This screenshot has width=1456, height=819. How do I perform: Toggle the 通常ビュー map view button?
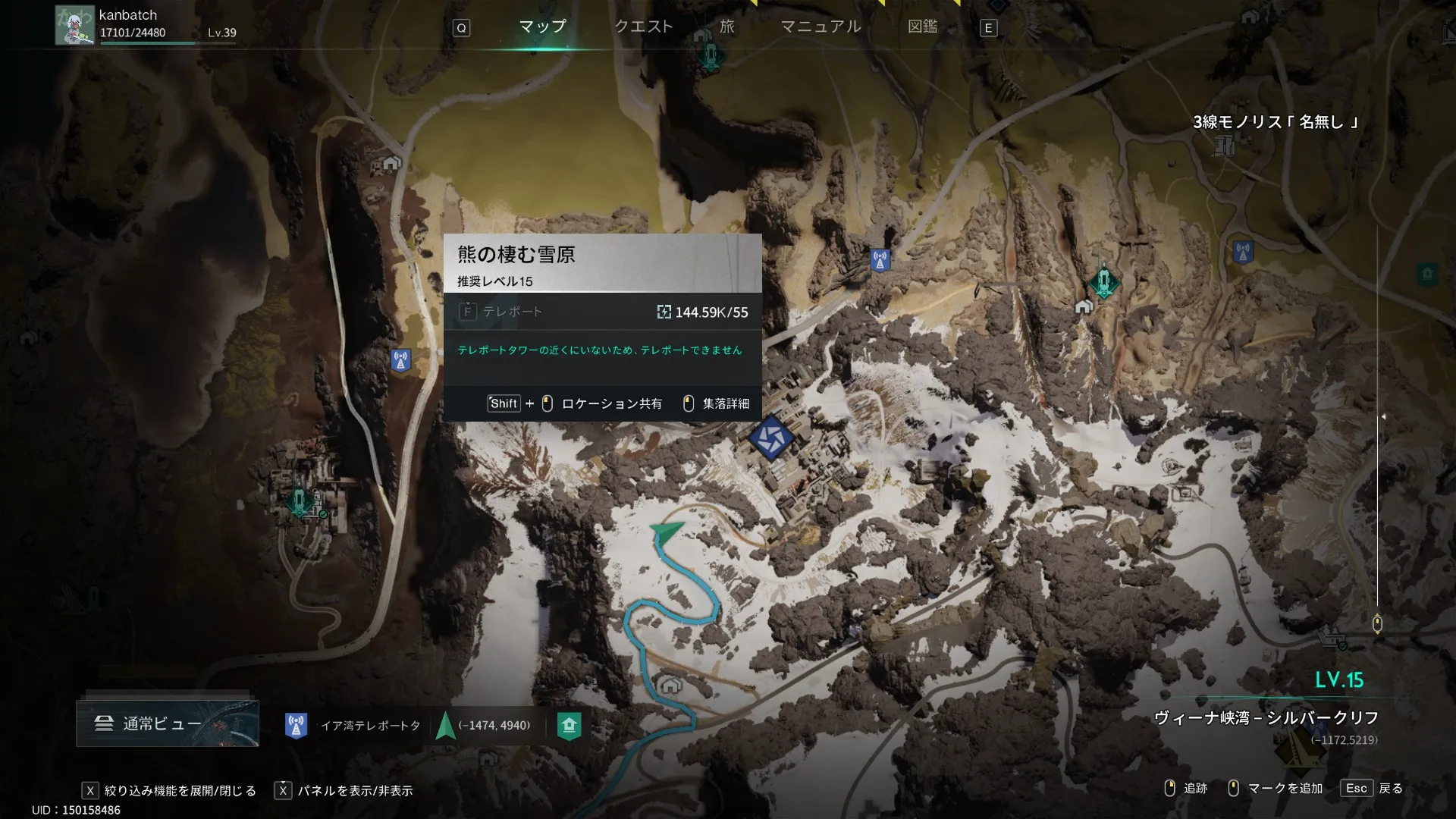(168, 723)
